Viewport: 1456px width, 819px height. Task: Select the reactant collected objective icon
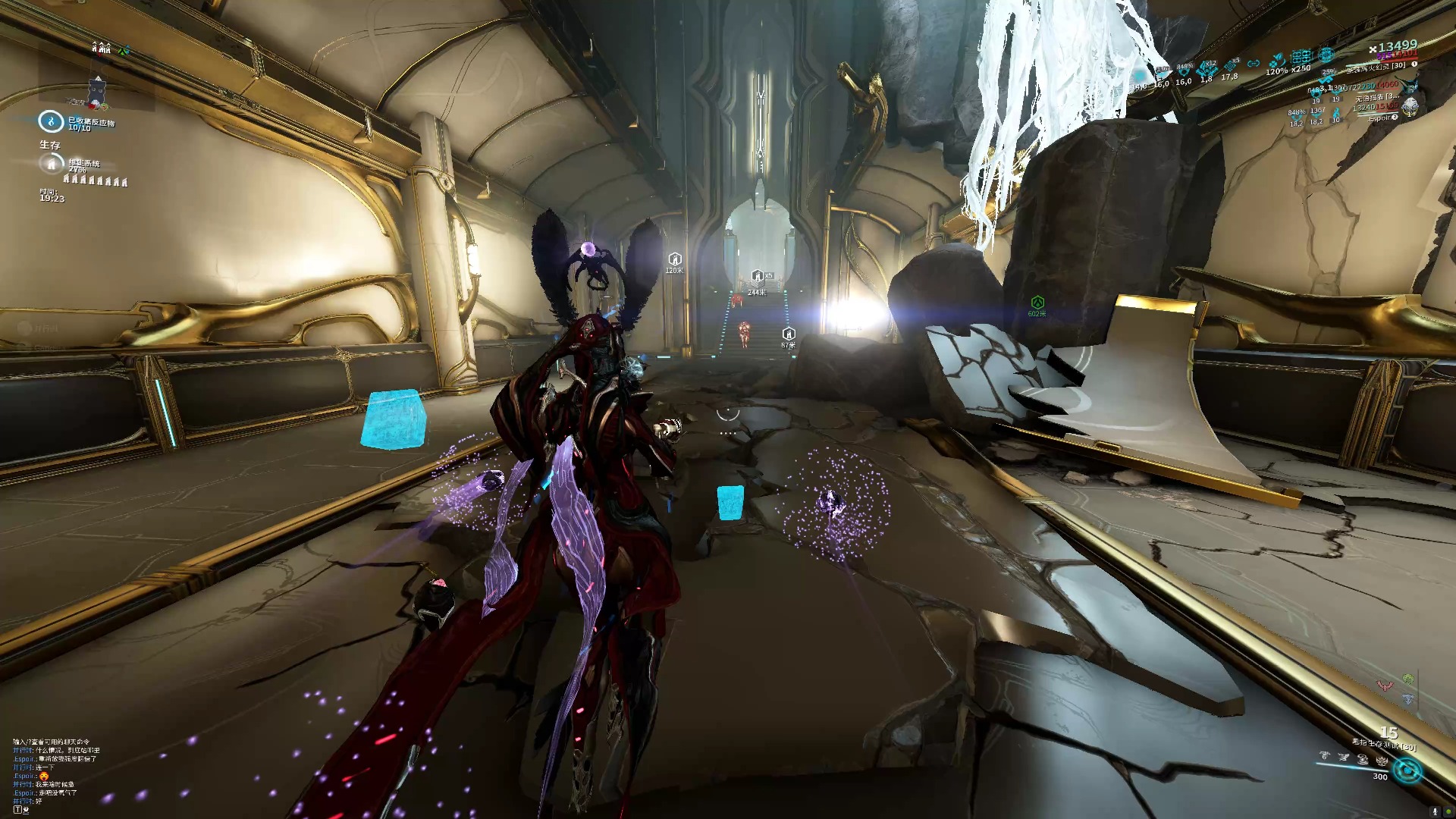(51, 121)
